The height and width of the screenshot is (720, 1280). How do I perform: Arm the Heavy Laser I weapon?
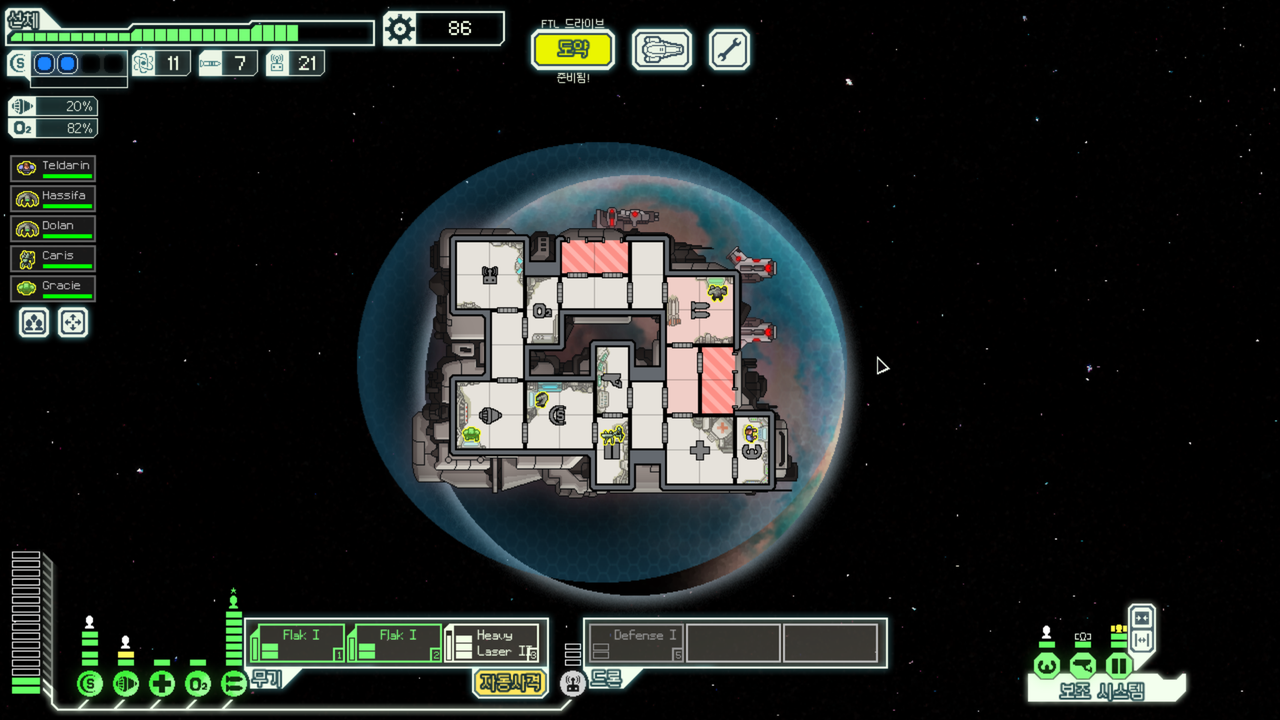point(492,643)
